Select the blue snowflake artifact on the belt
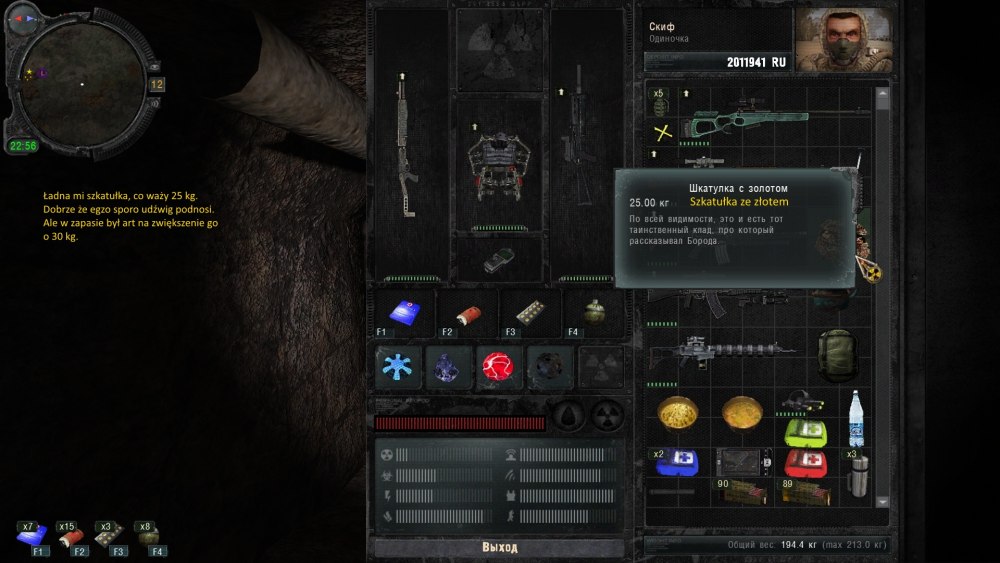Viewport: 1000px width, 563px height. click(400, 367)
